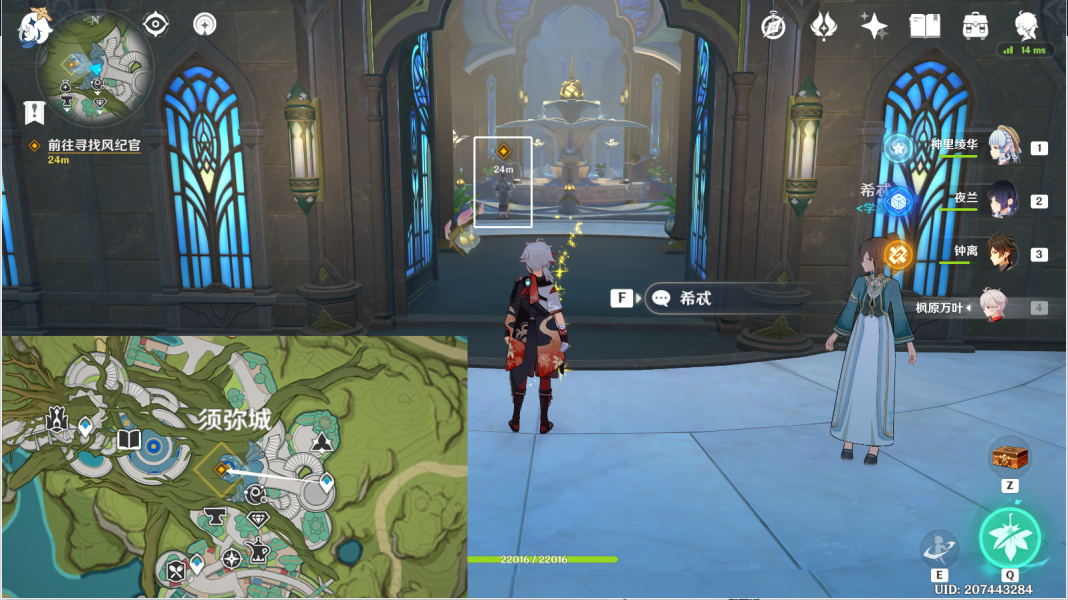
Task: Open the winged battle pass icon
Action: (823, 26)
